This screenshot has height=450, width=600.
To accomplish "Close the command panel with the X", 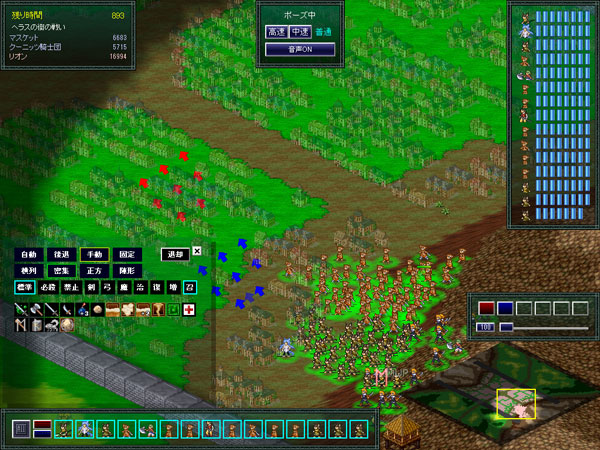I will point(197,252).
